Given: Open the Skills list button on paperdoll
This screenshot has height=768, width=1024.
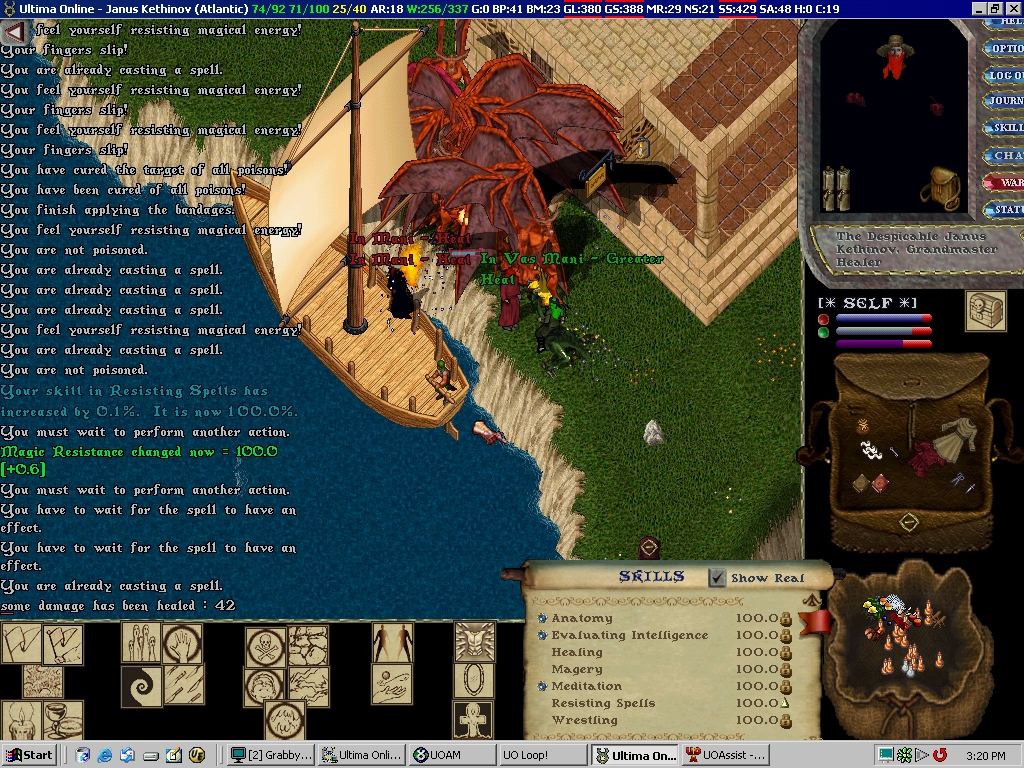Looking at the screenshot, I should 1004,128.
